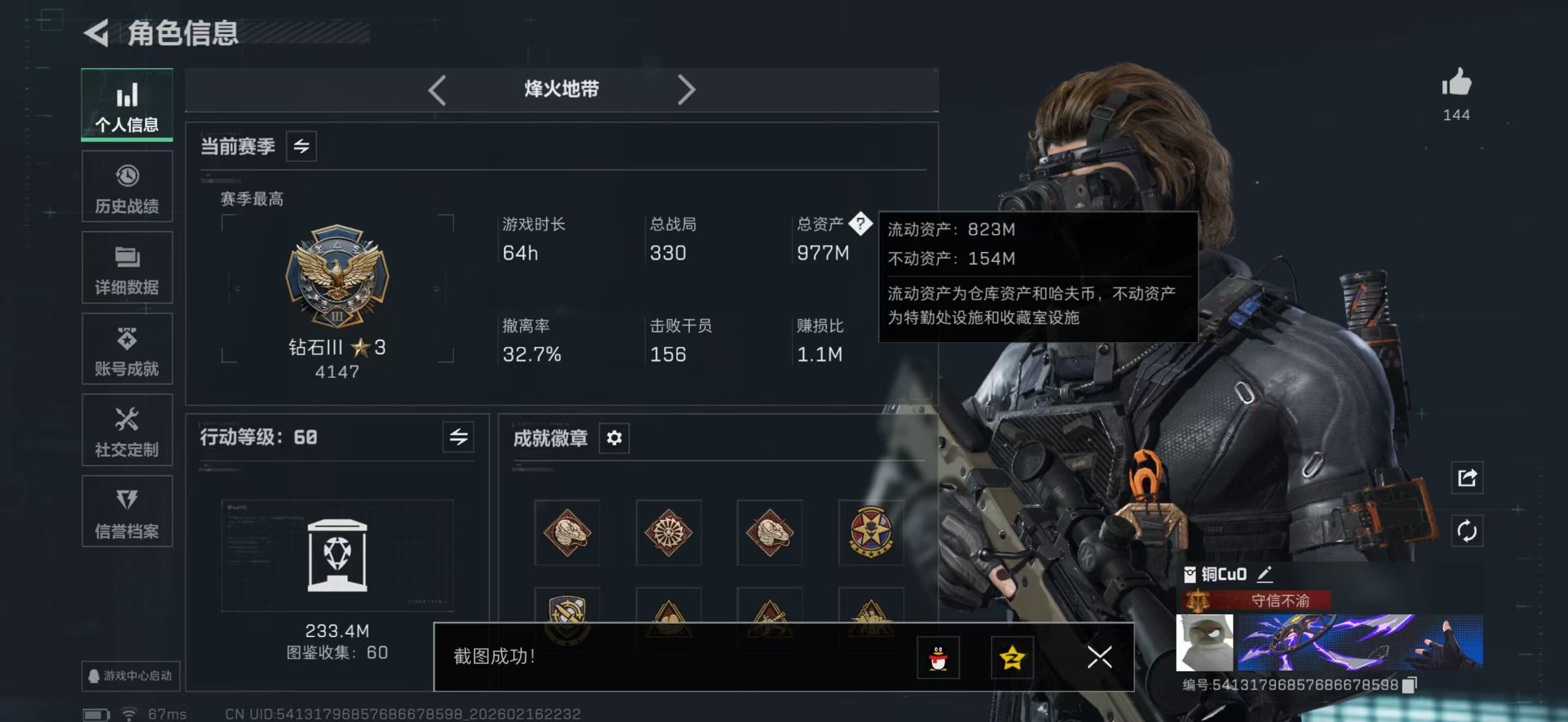Screen dimensions: 1568x722
Task: Open the 账号成就 section
Action: [x=127, y=349]
